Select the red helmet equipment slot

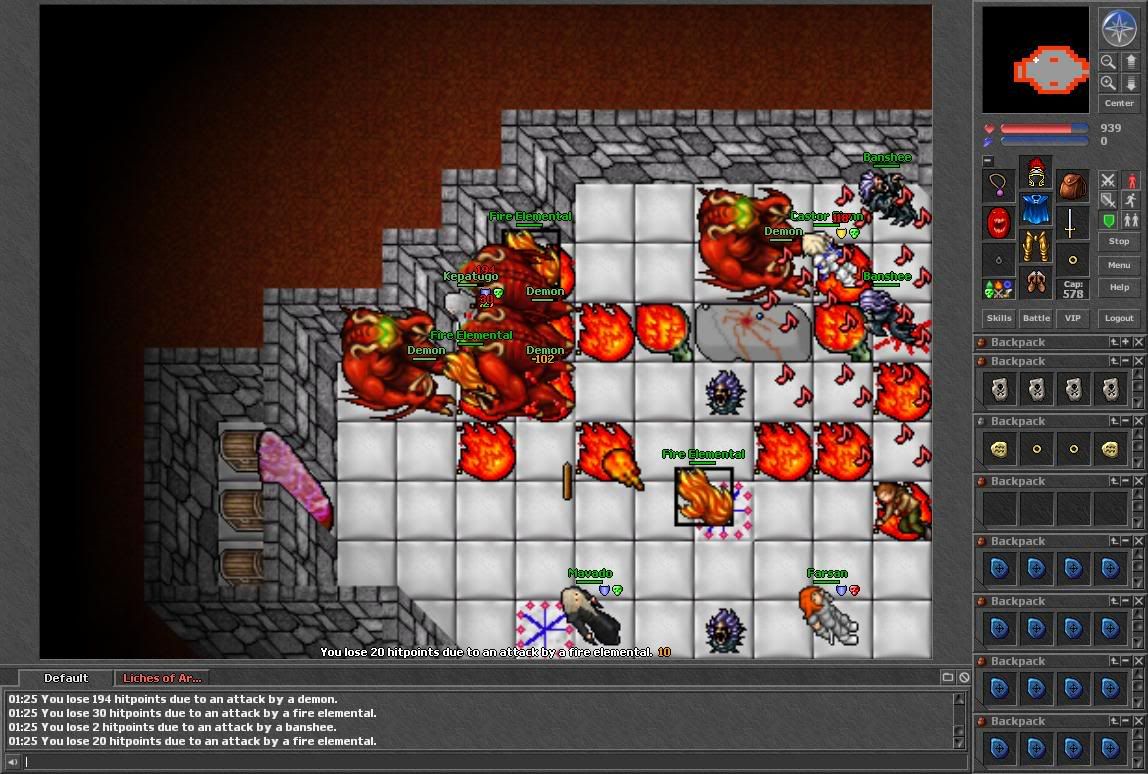1036,175
